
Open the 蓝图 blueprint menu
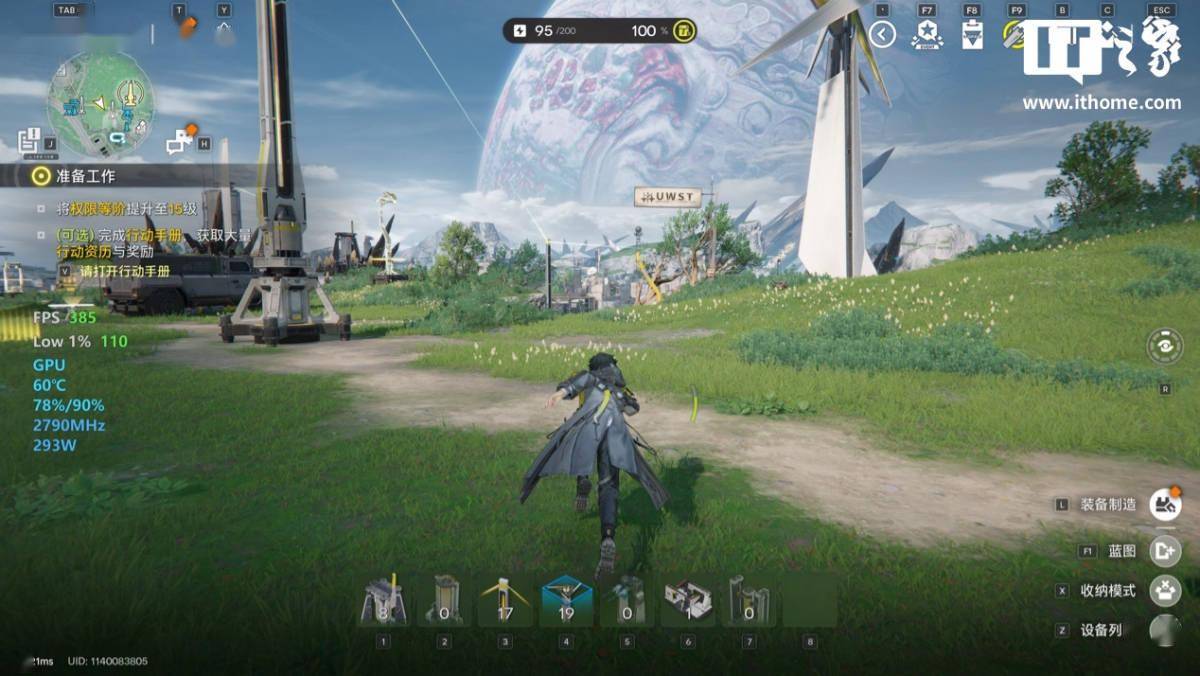1164,550
